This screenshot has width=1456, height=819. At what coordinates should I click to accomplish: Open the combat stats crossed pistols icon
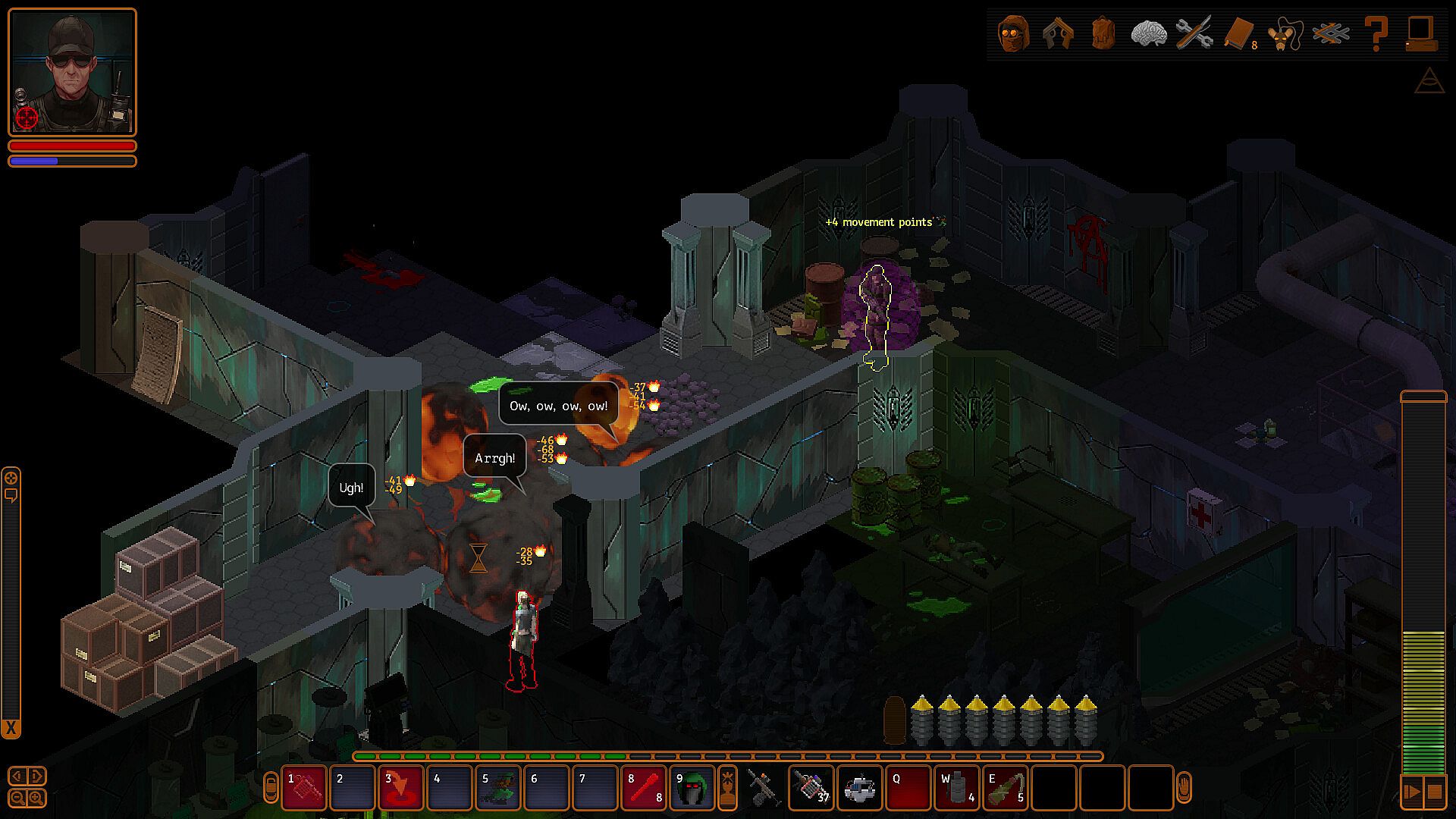pyautogui.click(x=1059, y=33)
